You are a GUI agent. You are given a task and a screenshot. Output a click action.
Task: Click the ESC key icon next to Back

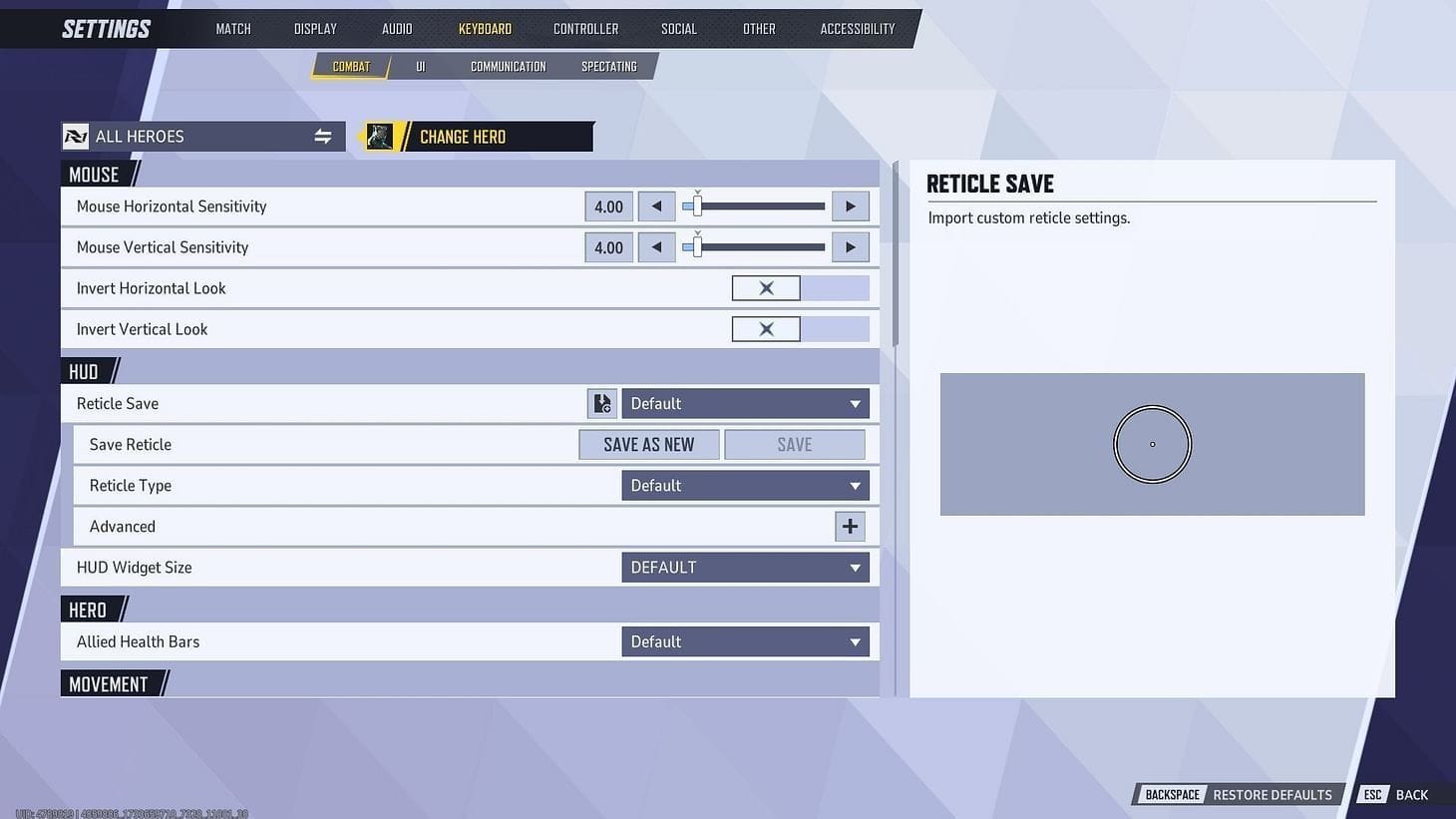tap(1372, 794)
